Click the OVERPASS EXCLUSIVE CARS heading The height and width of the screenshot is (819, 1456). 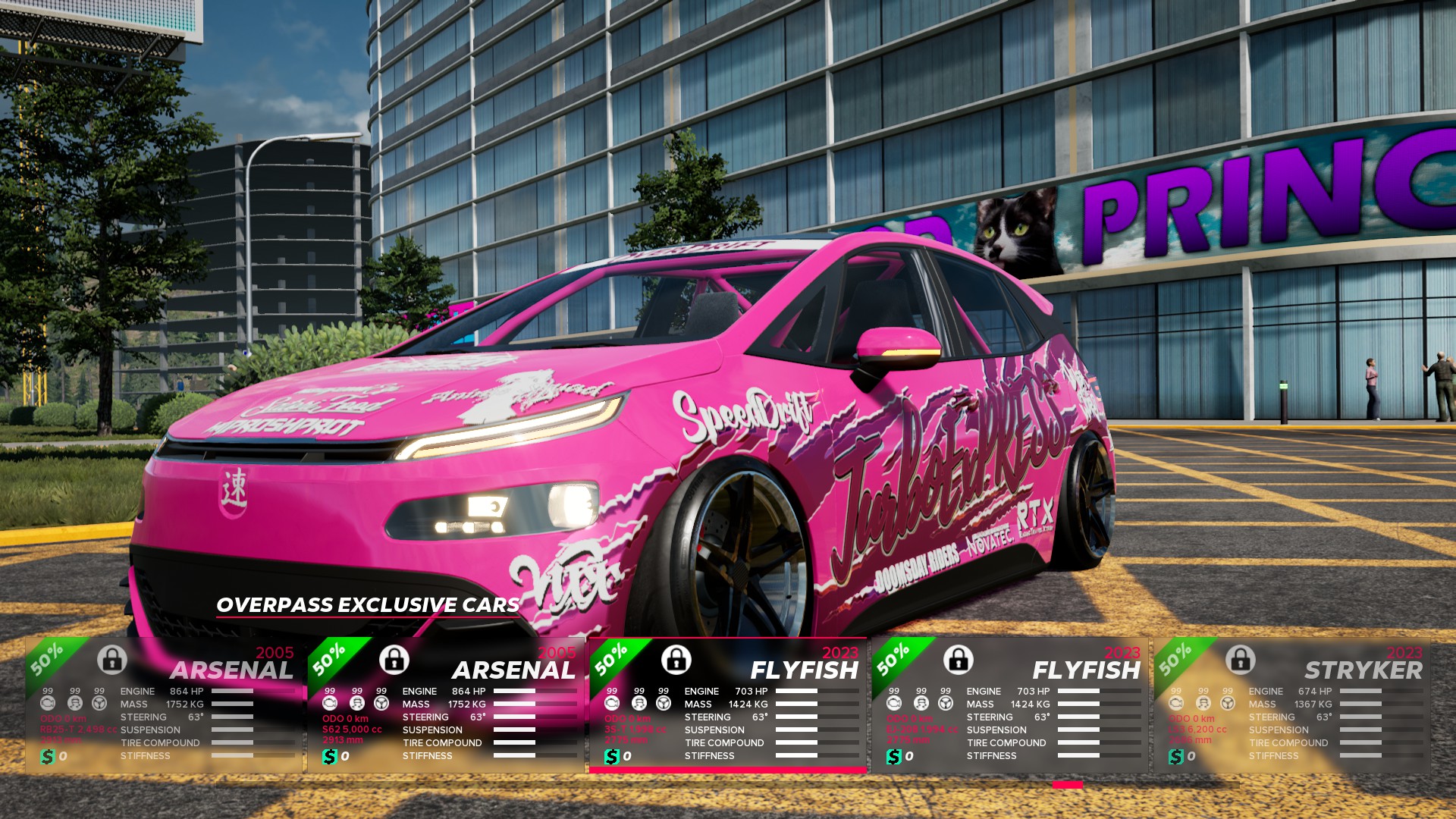(x=366, y=606)
